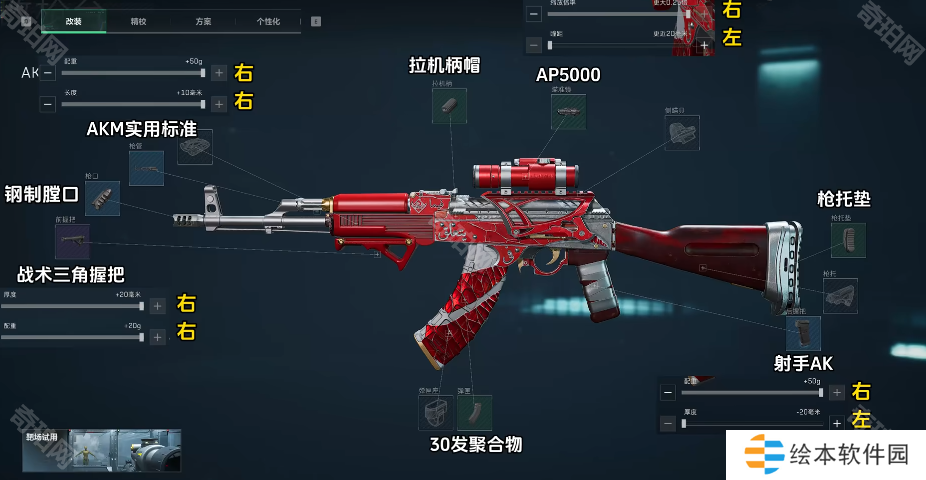Open the 30发聚合物 magazine slot
The height and width of the screenshot is (480, 926).
point(474,412)
